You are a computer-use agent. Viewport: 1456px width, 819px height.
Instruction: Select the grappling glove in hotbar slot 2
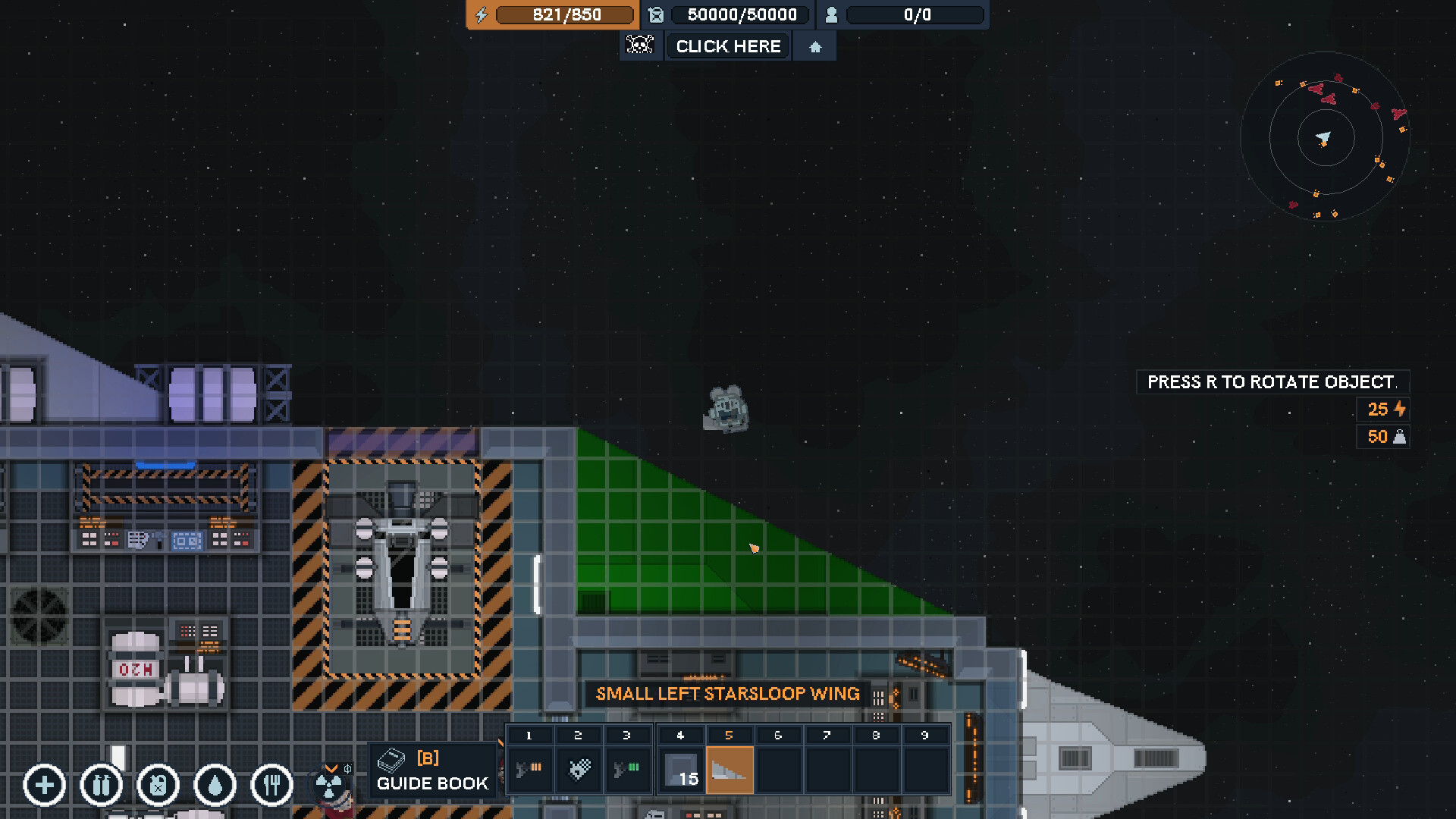click(579, 768)
